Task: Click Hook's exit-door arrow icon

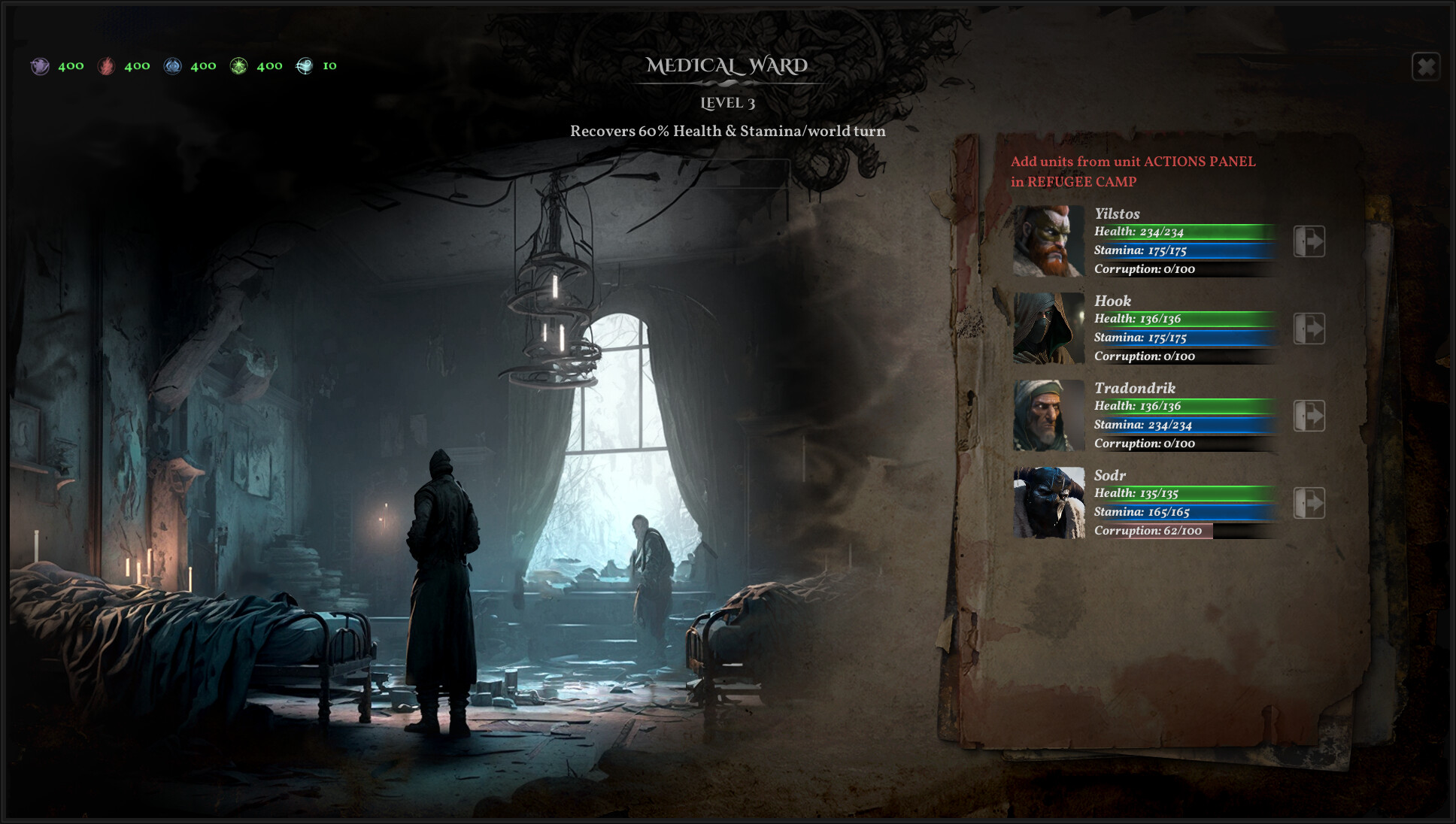Action: click(x=1310, y=329)
